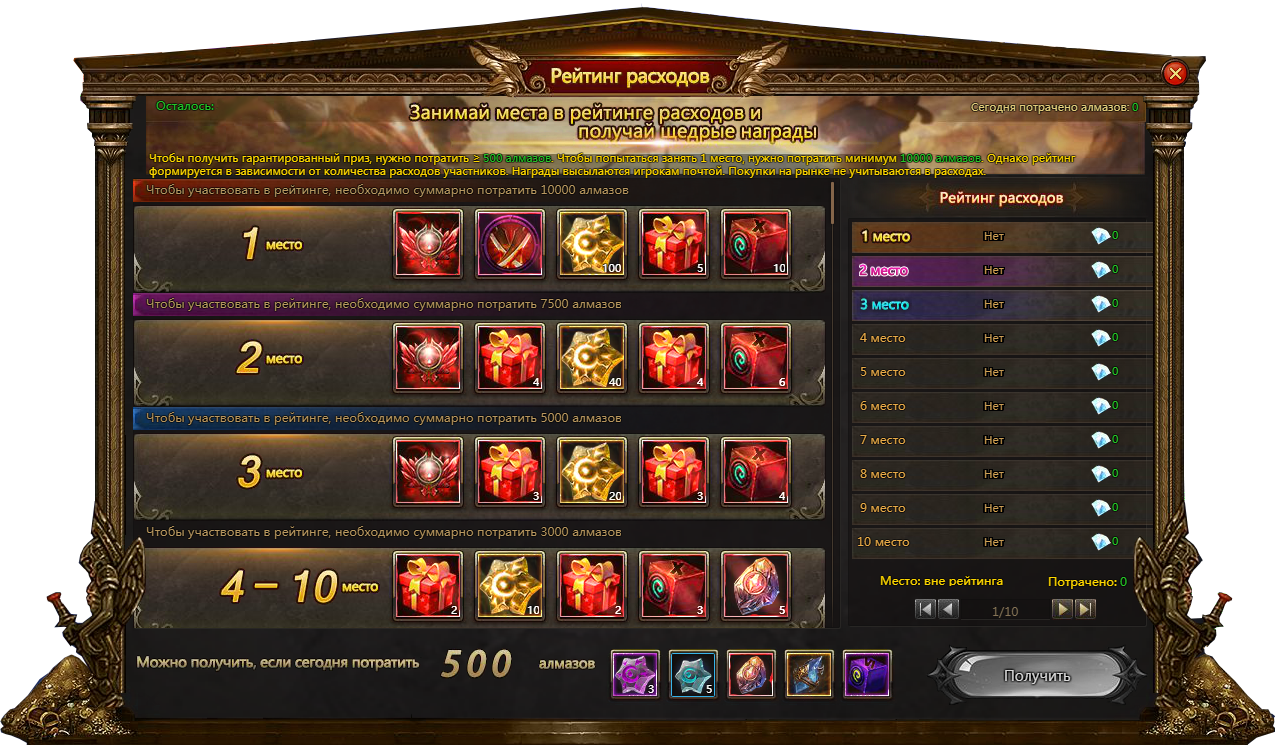Select the 2 место row in the ranking list

1000,271
